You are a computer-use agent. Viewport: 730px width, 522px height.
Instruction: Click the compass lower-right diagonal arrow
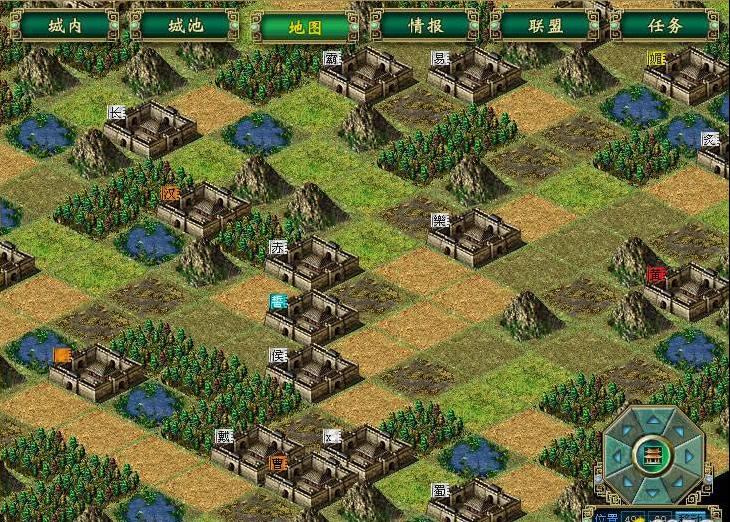coord(680,481)
